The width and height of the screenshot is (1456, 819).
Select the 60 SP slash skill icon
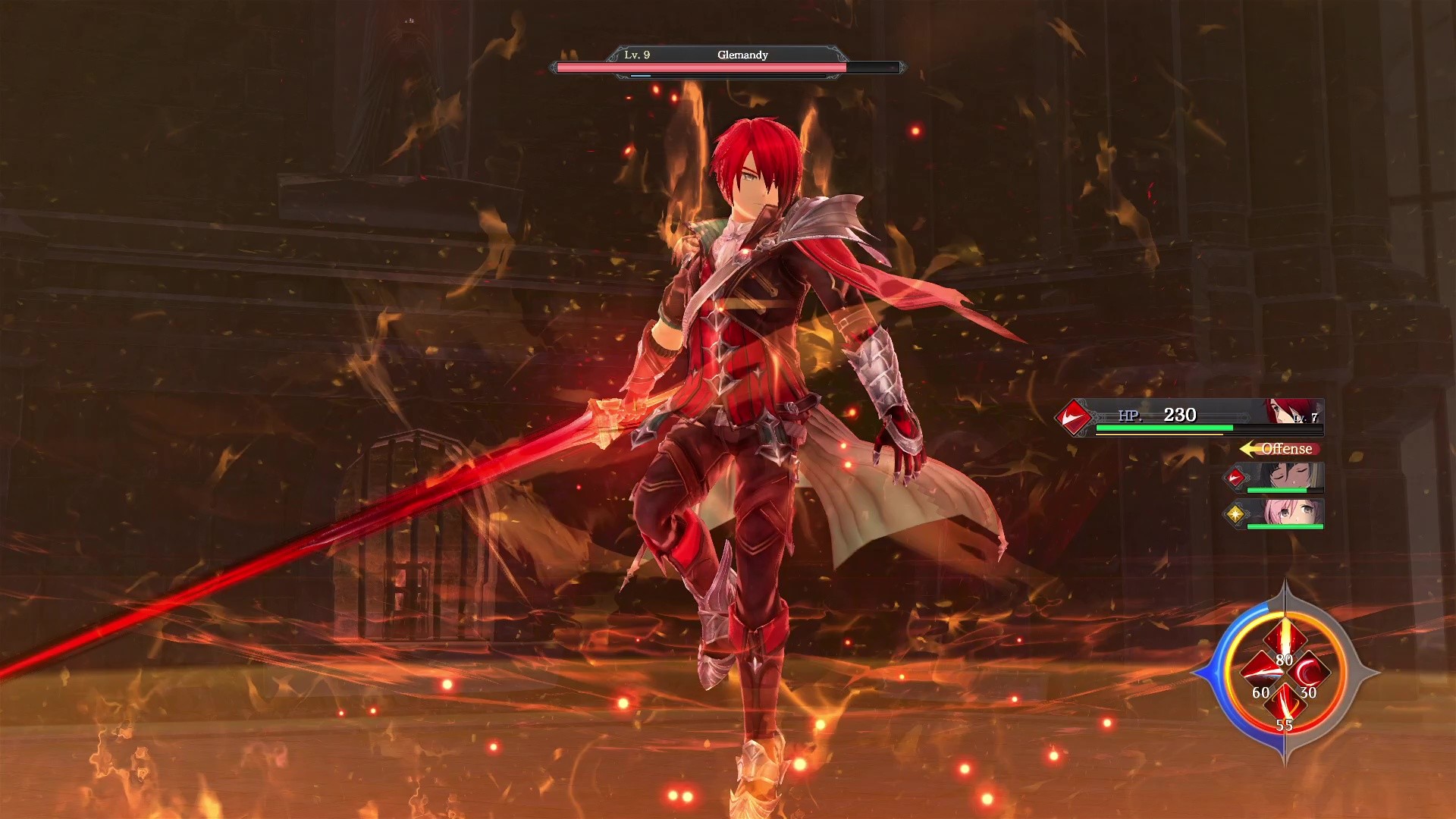1261,672
